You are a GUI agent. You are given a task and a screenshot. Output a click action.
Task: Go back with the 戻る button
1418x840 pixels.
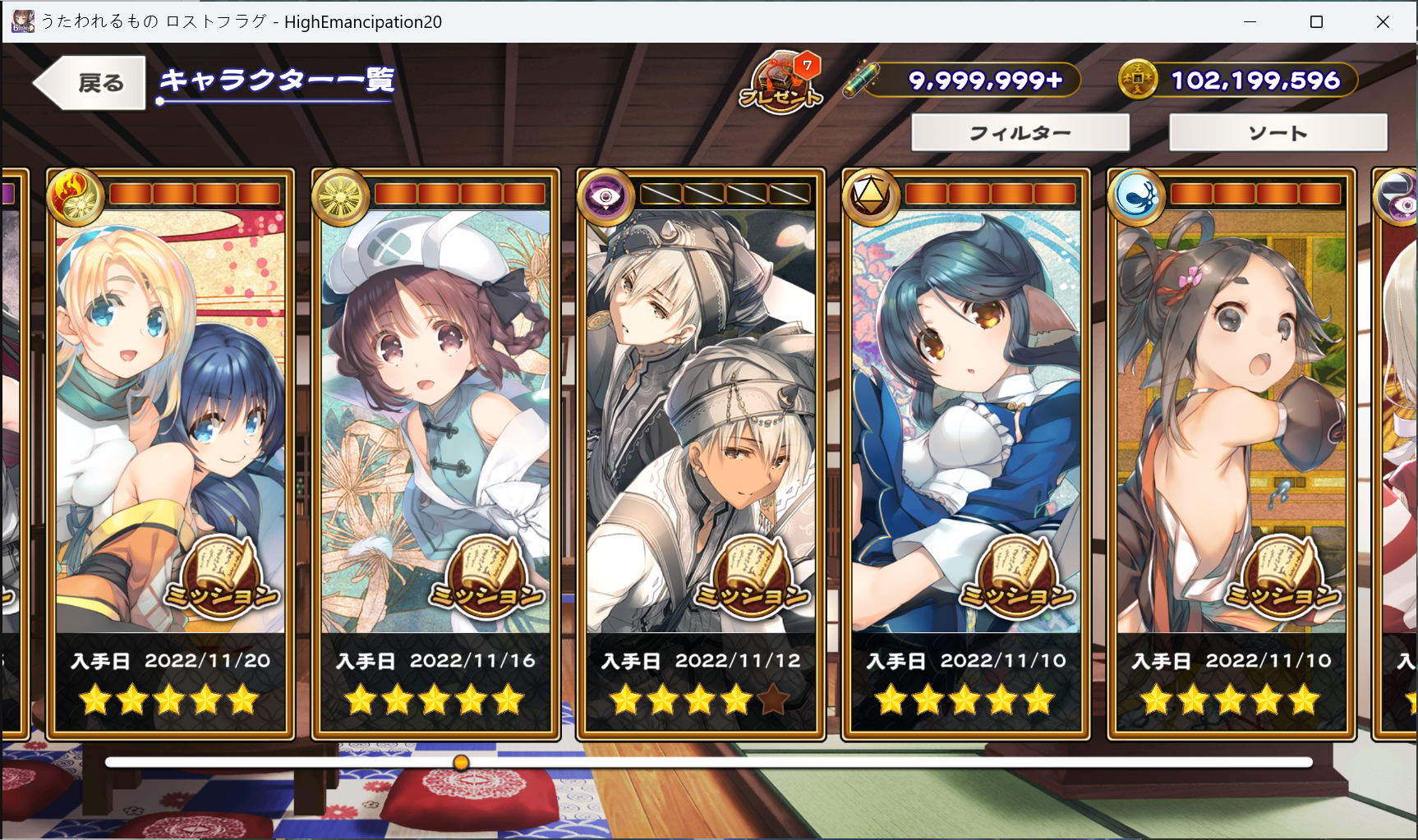(90, 83)
